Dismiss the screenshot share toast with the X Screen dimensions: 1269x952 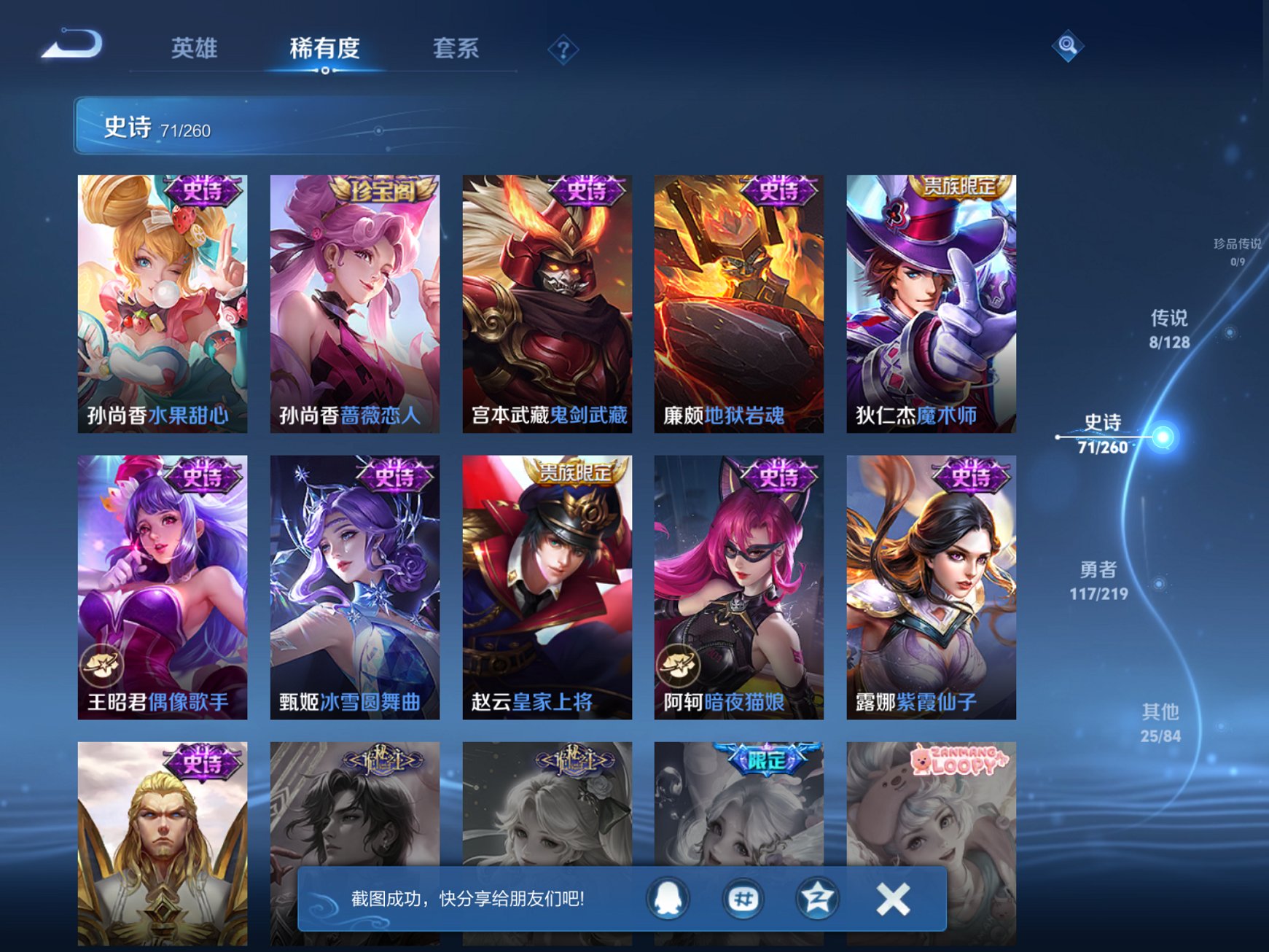(892, 898)
